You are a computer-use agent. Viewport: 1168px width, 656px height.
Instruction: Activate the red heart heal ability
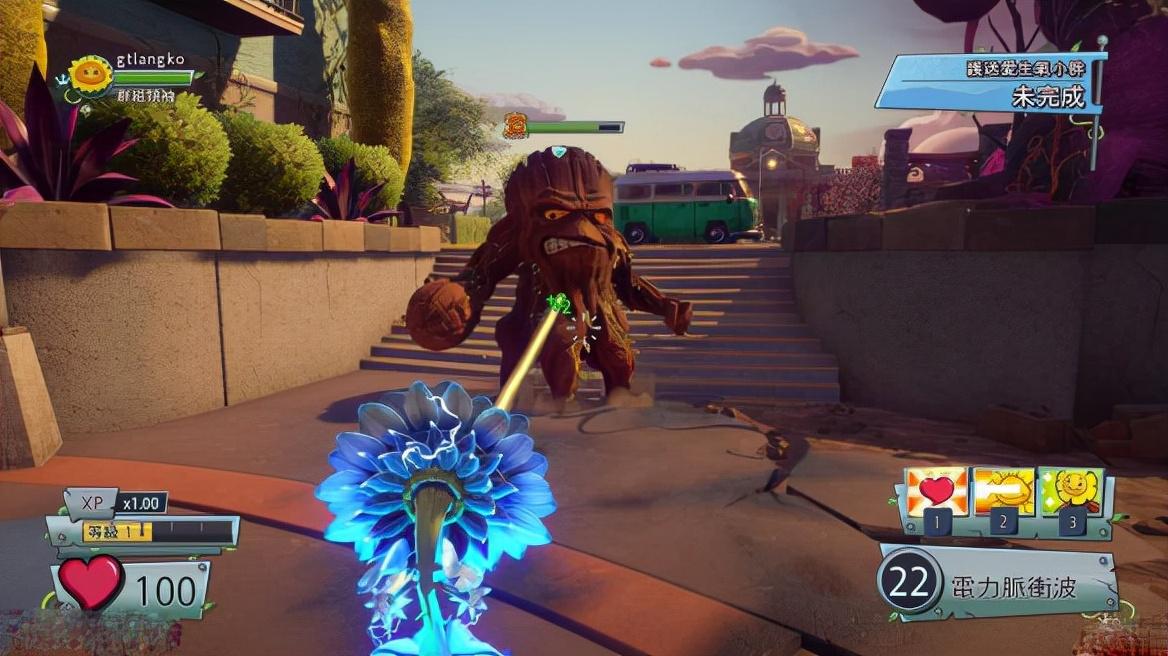click(936, 491)
